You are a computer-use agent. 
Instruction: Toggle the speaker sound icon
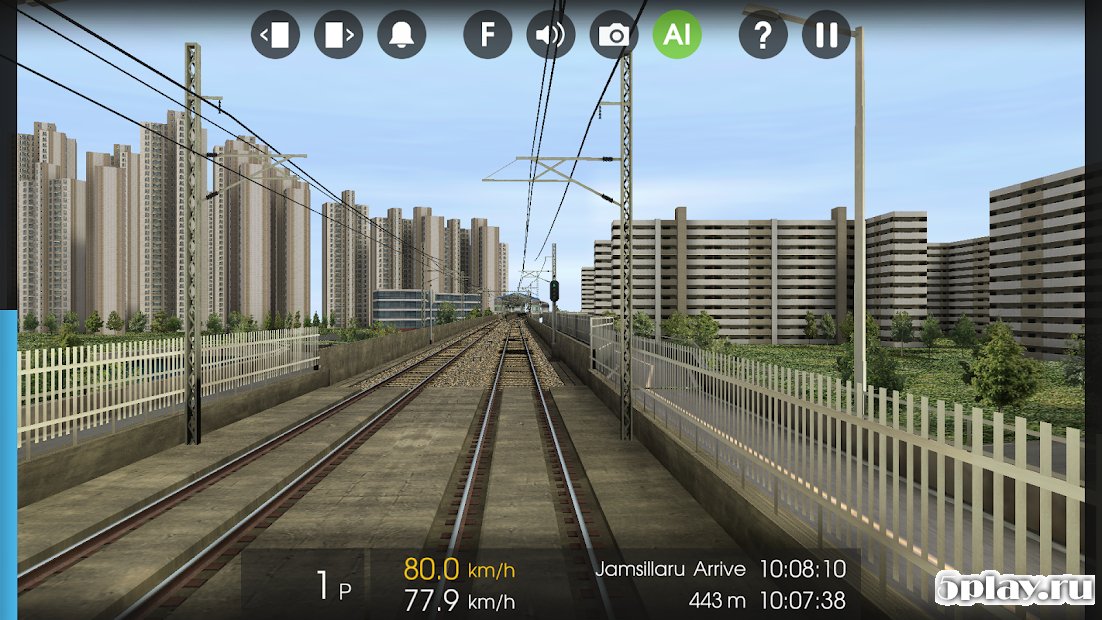(x=551, y=35)
